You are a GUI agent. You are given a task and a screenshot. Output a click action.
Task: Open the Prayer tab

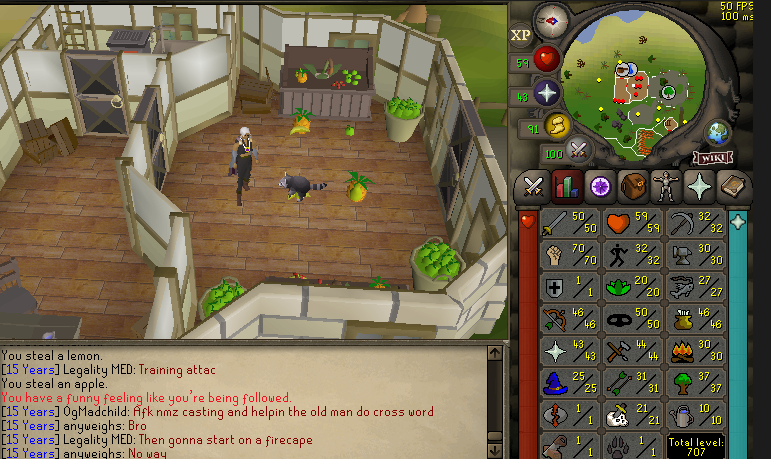[699, 187]
